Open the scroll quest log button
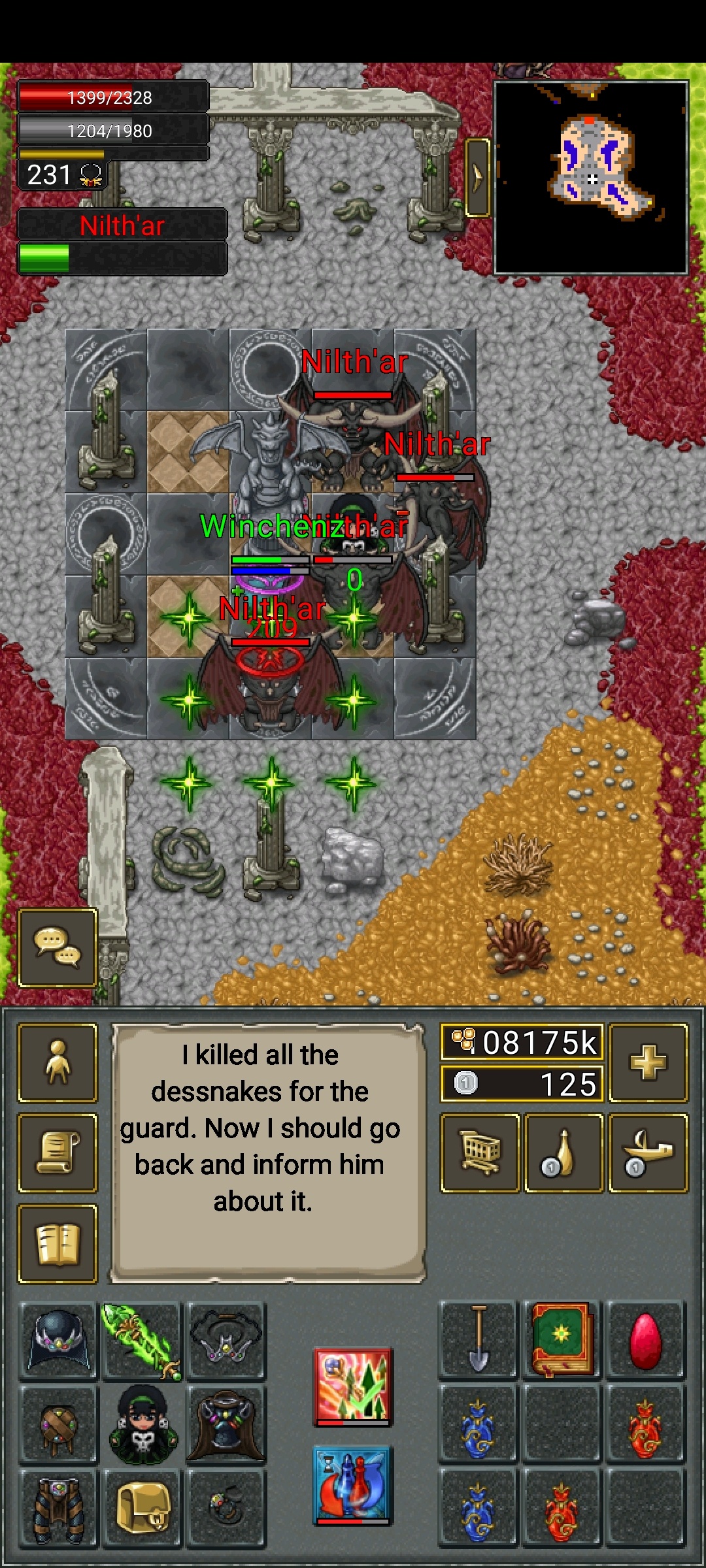This screenshot has height=1568, width=706. click(x=58, y=1152)
